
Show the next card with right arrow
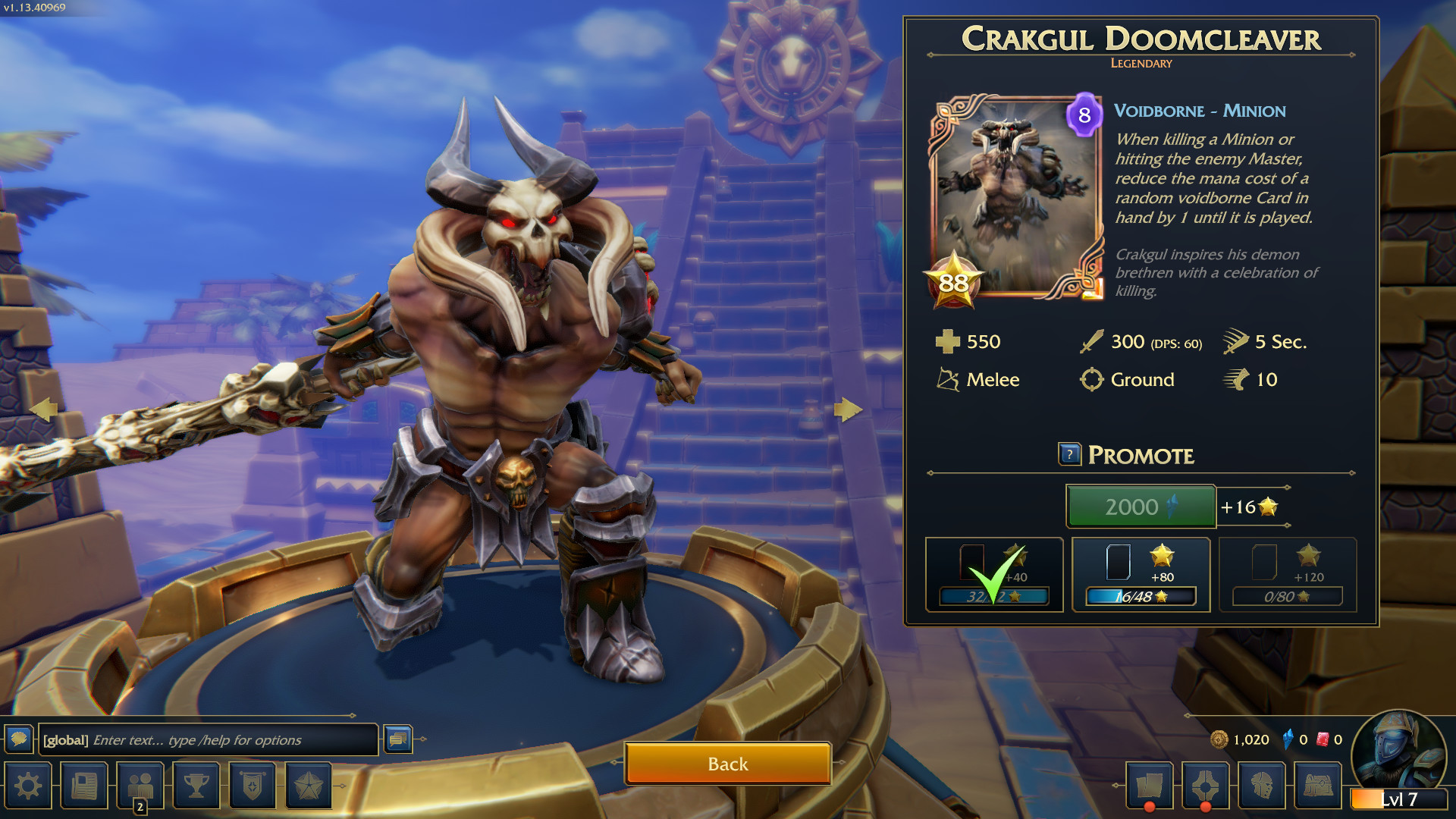point(847,409)
